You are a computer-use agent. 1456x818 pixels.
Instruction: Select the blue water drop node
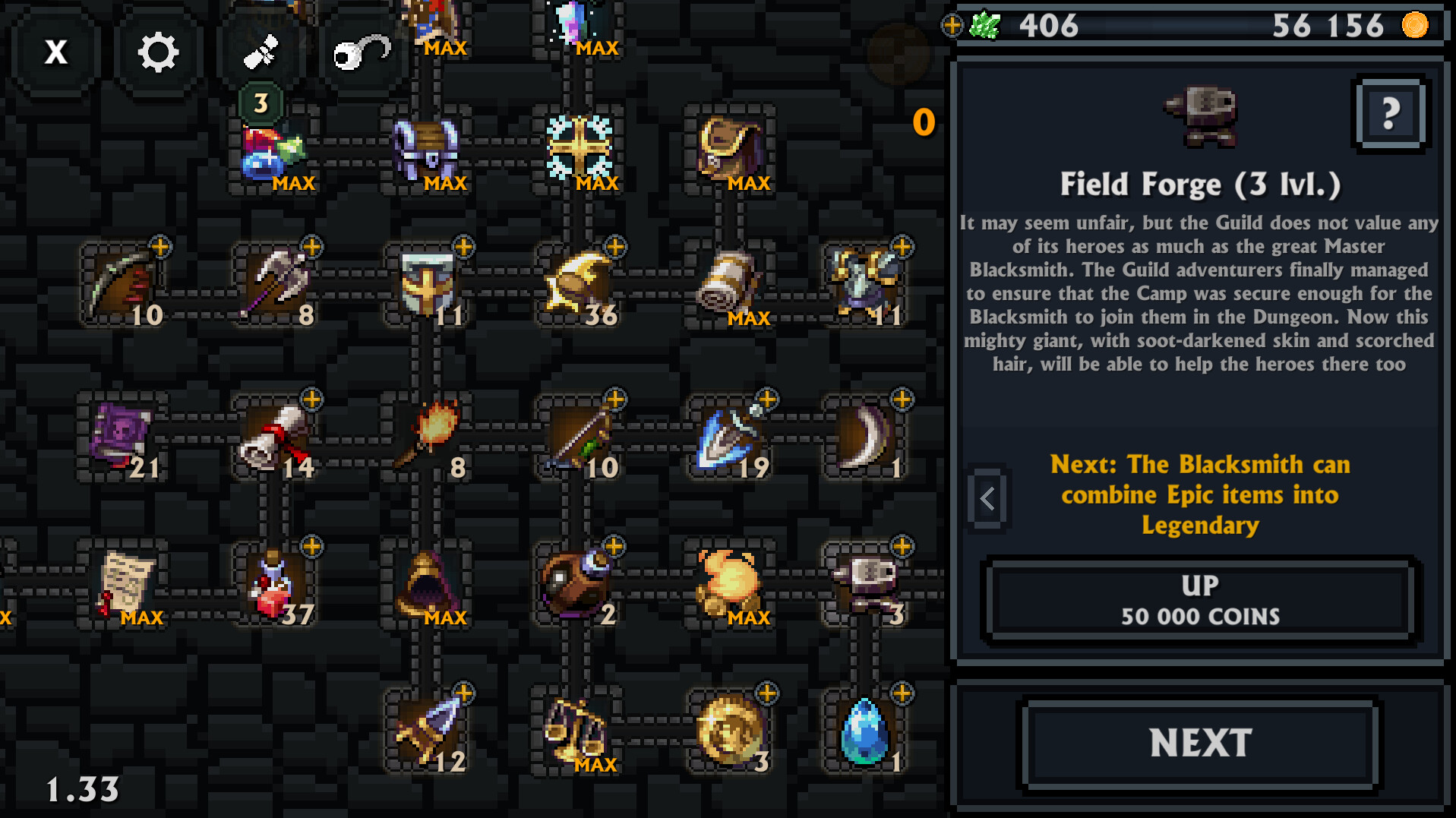point(866,729)
